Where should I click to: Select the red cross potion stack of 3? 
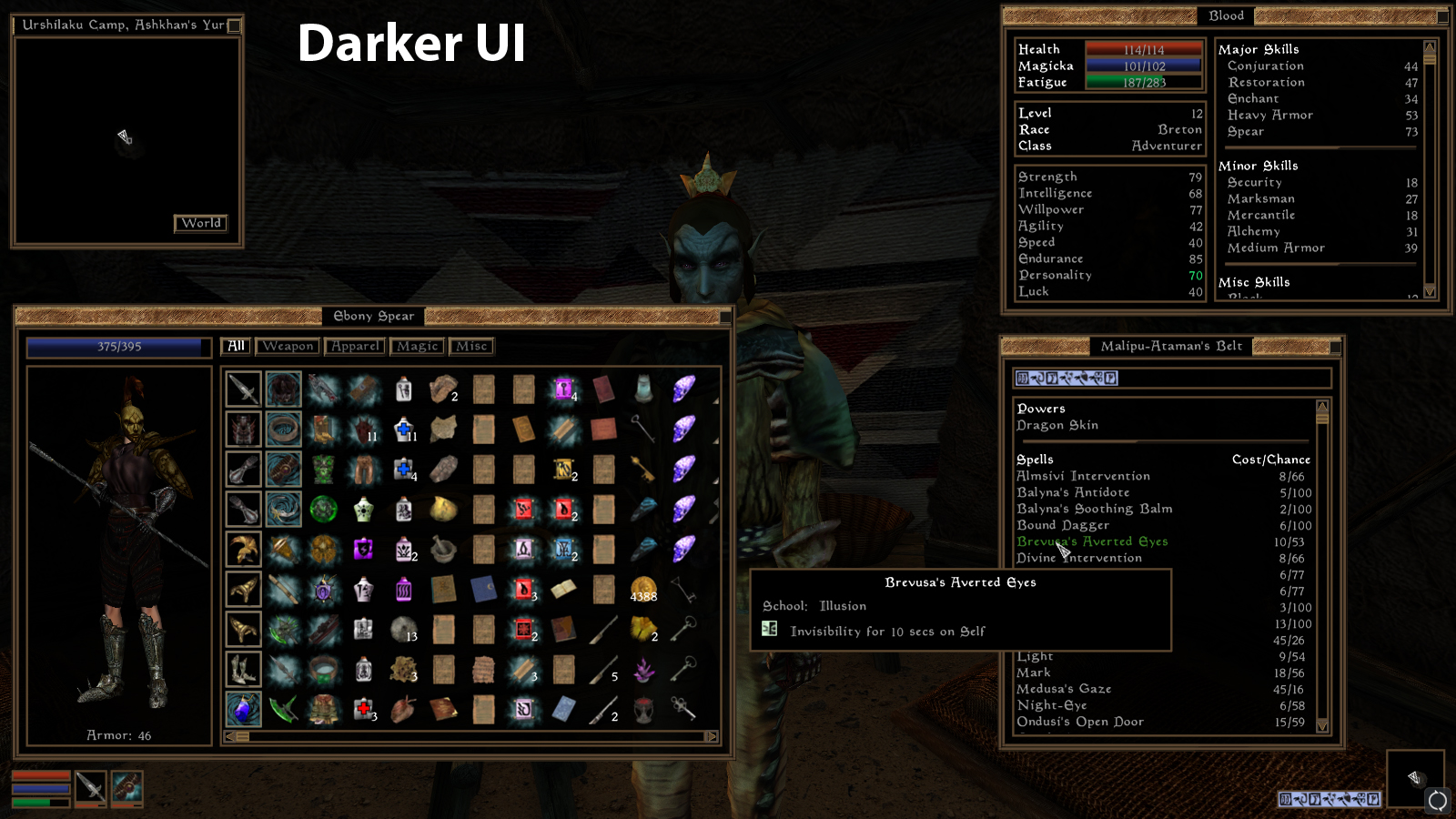click(364, 710)
